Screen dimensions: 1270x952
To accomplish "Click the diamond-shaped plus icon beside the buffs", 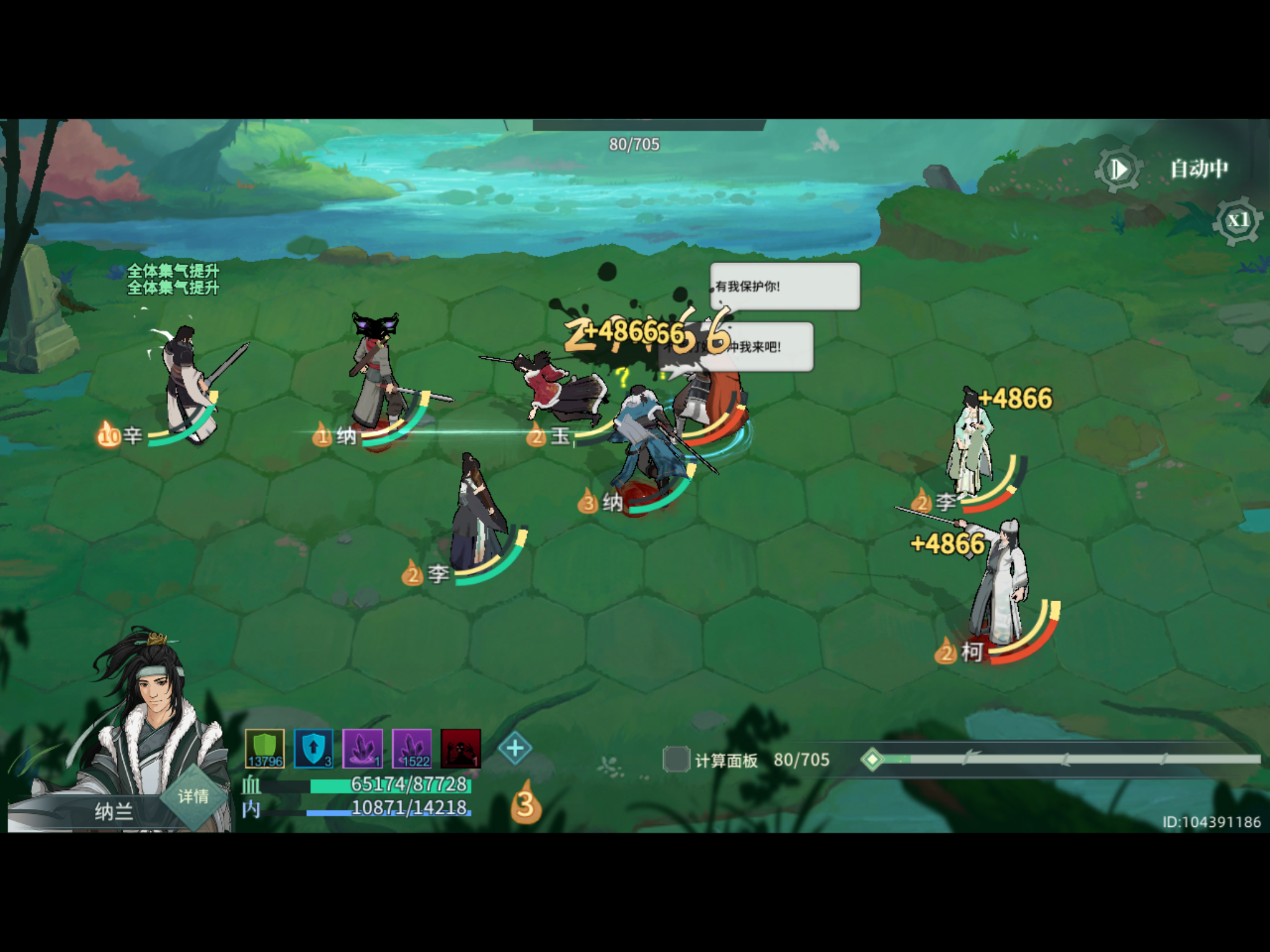I will click(515, 749).
